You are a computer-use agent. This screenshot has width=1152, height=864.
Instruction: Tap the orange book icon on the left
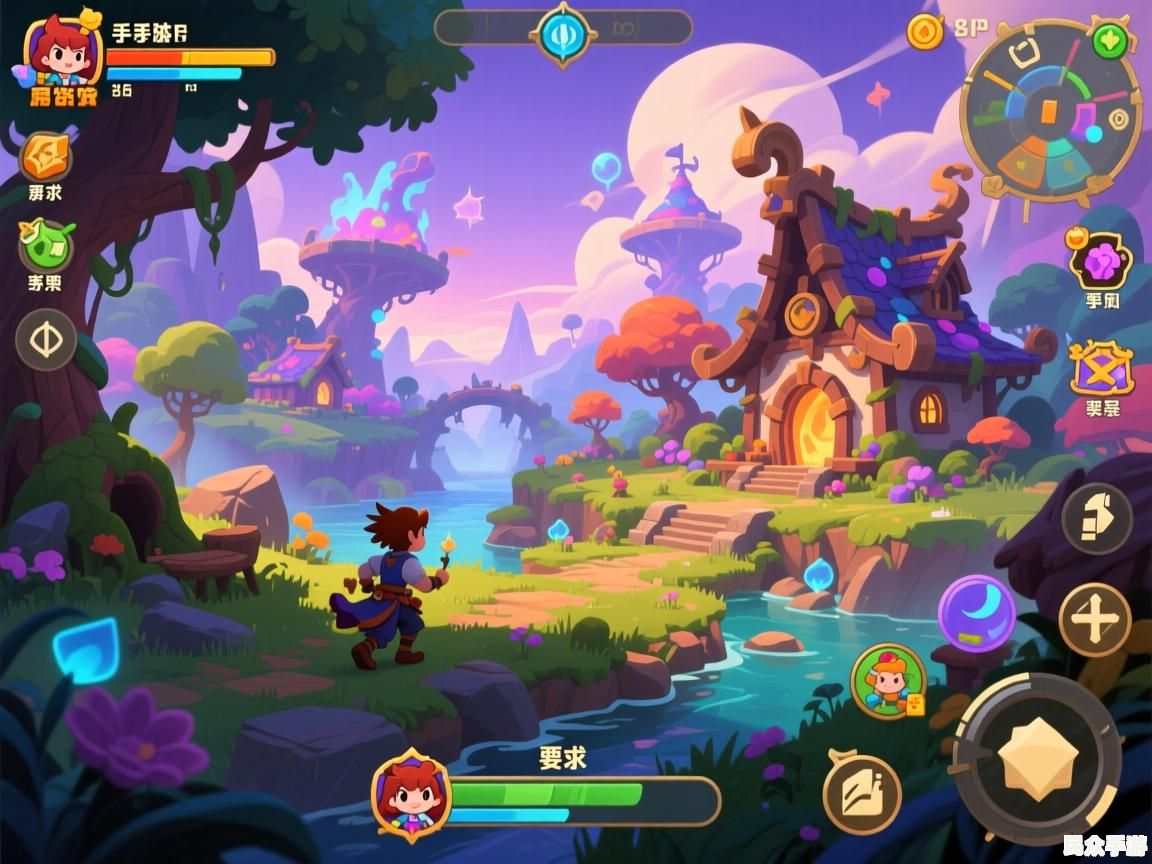pos(46,157)
